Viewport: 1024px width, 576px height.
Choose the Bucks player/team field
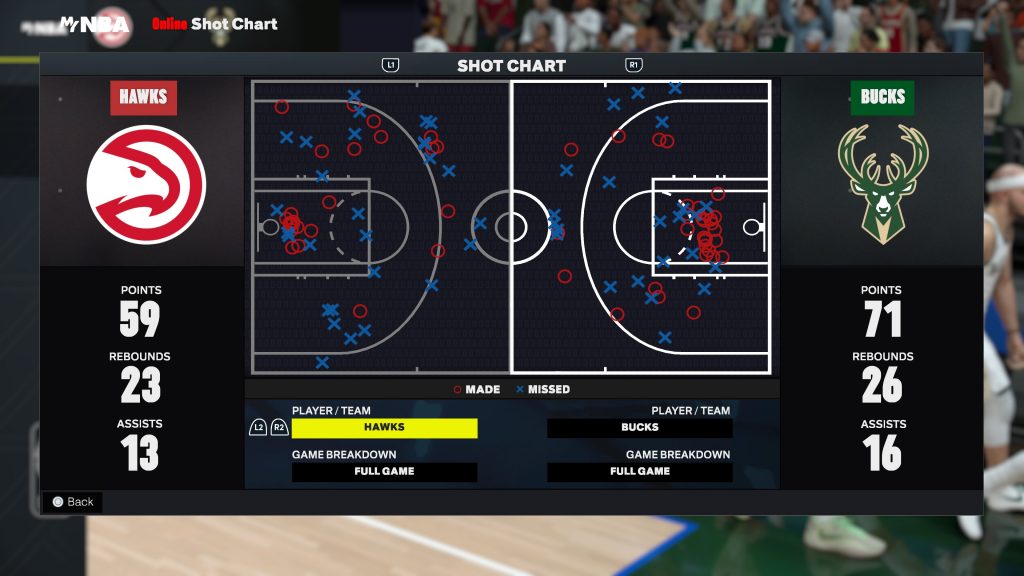tap(639, 428)
